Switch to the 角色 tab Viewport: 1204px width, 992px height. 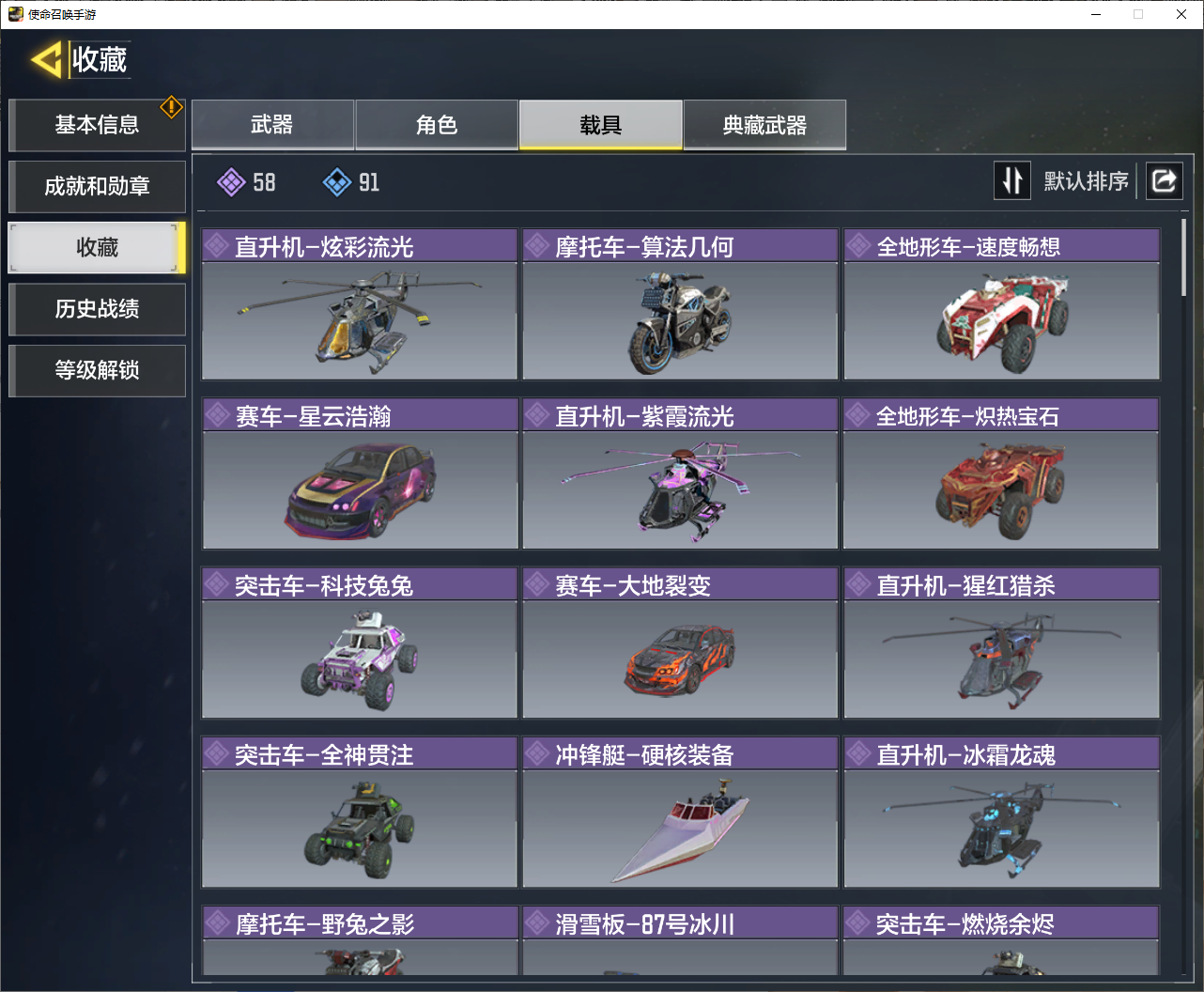coord(437,125)
